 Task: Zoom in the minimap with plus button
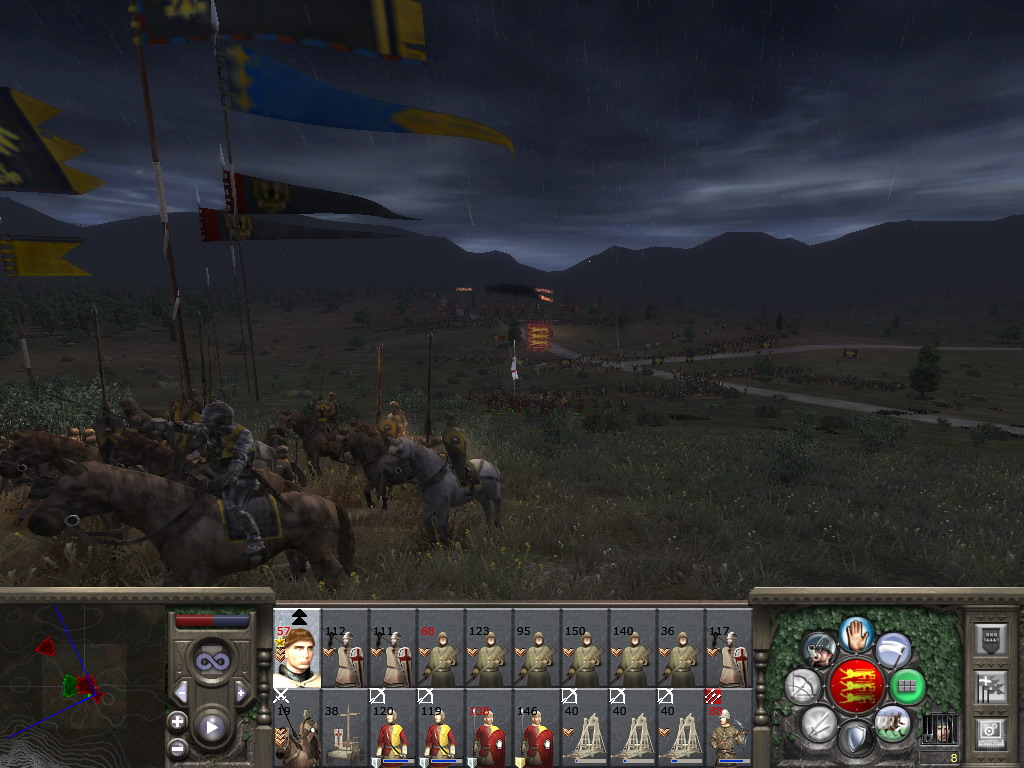(x=177, y=721)
